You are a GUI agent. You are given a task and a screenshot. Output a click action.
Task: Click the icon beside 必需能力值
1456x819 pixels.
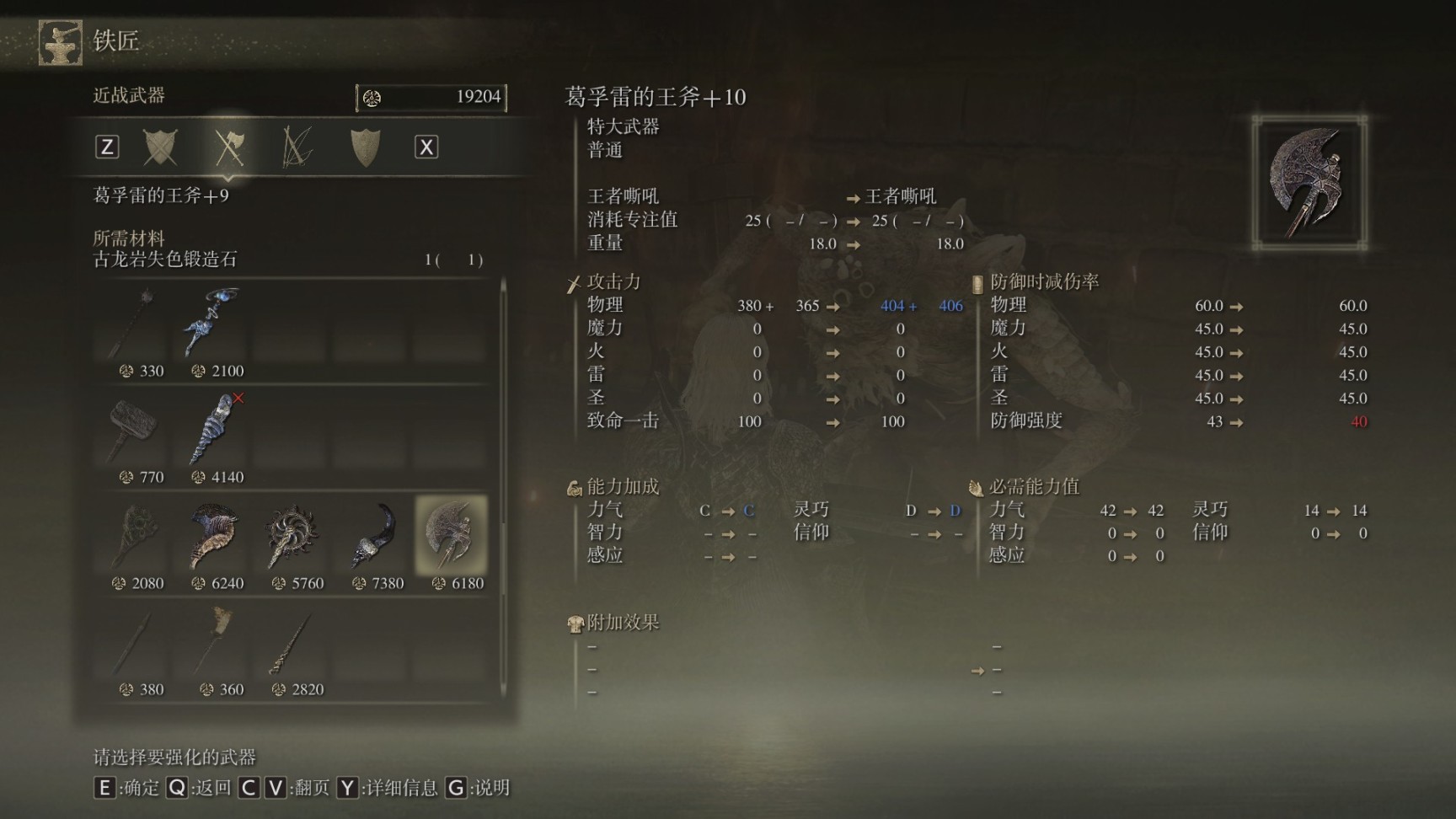click(x=977, y=486)
